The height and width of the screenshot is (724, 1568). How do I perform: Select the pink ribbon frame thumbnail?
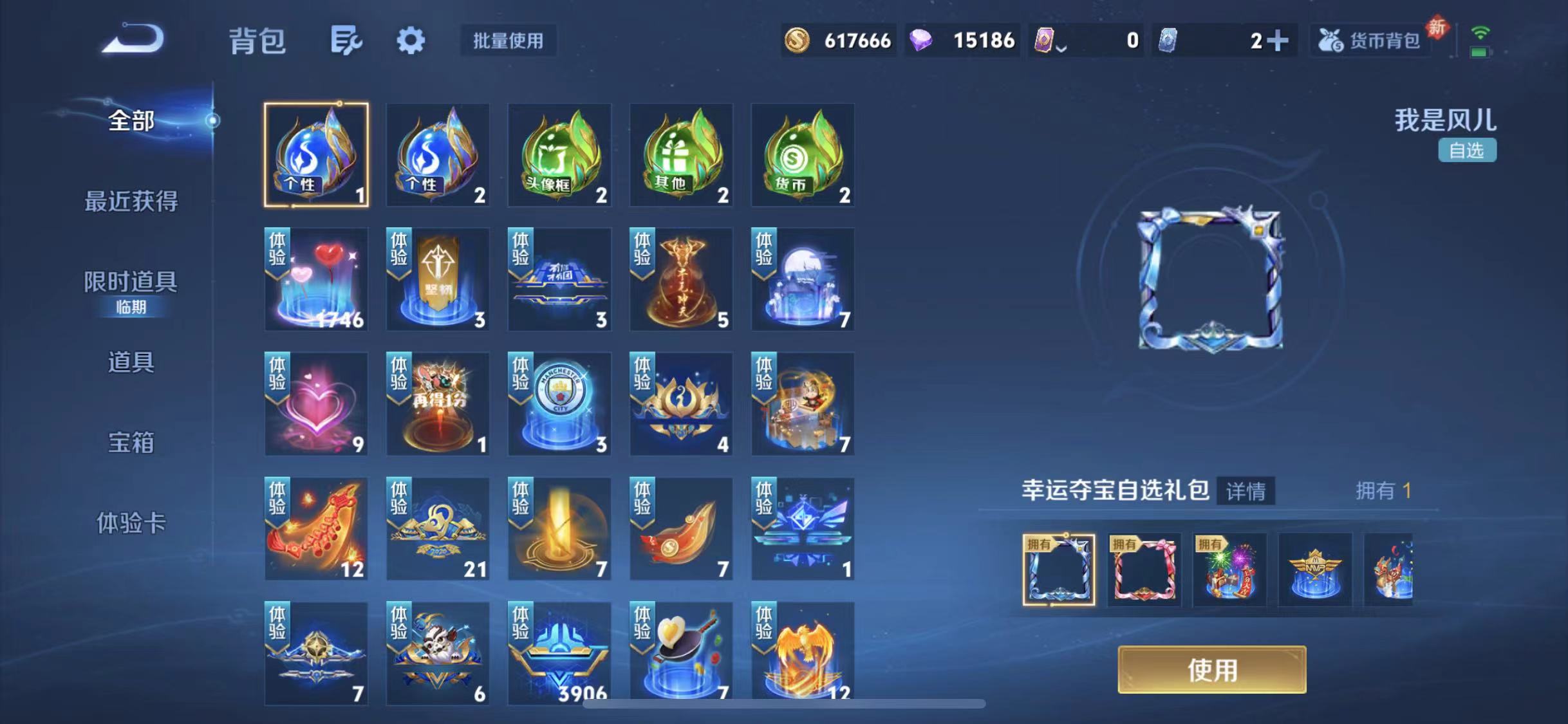1145,571
